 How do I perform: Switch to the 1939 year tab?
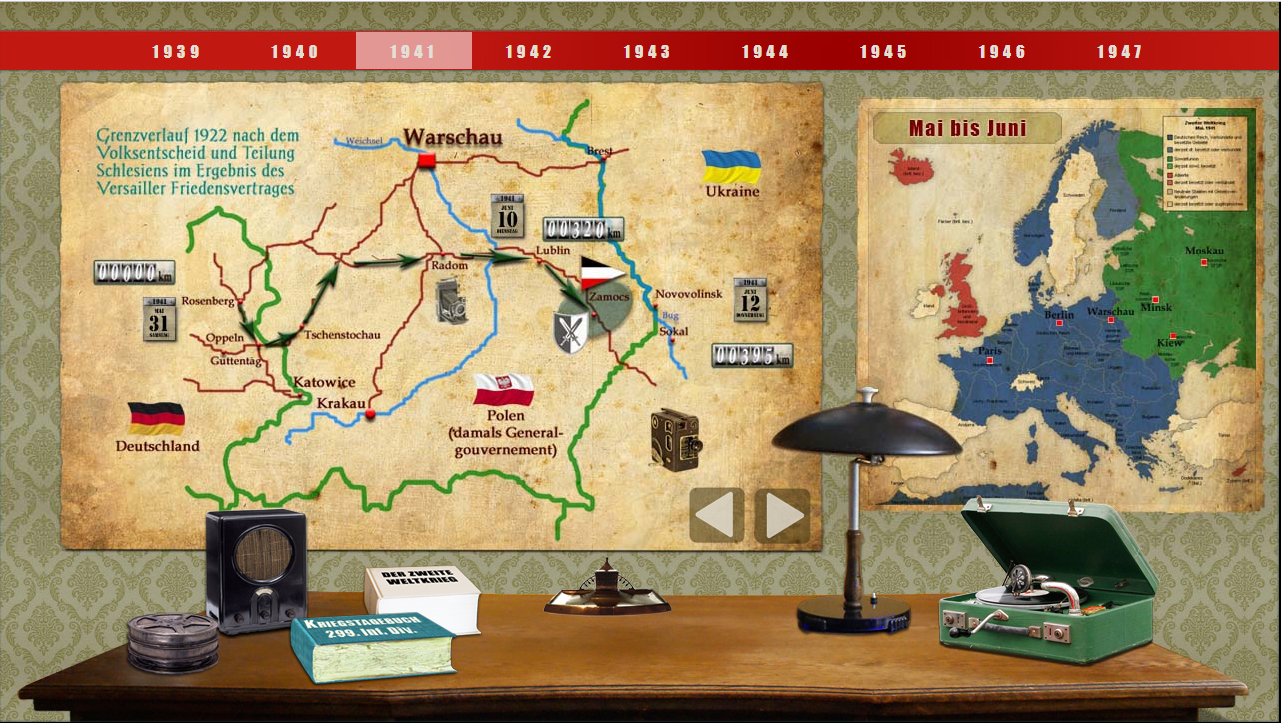click(176, 52)
